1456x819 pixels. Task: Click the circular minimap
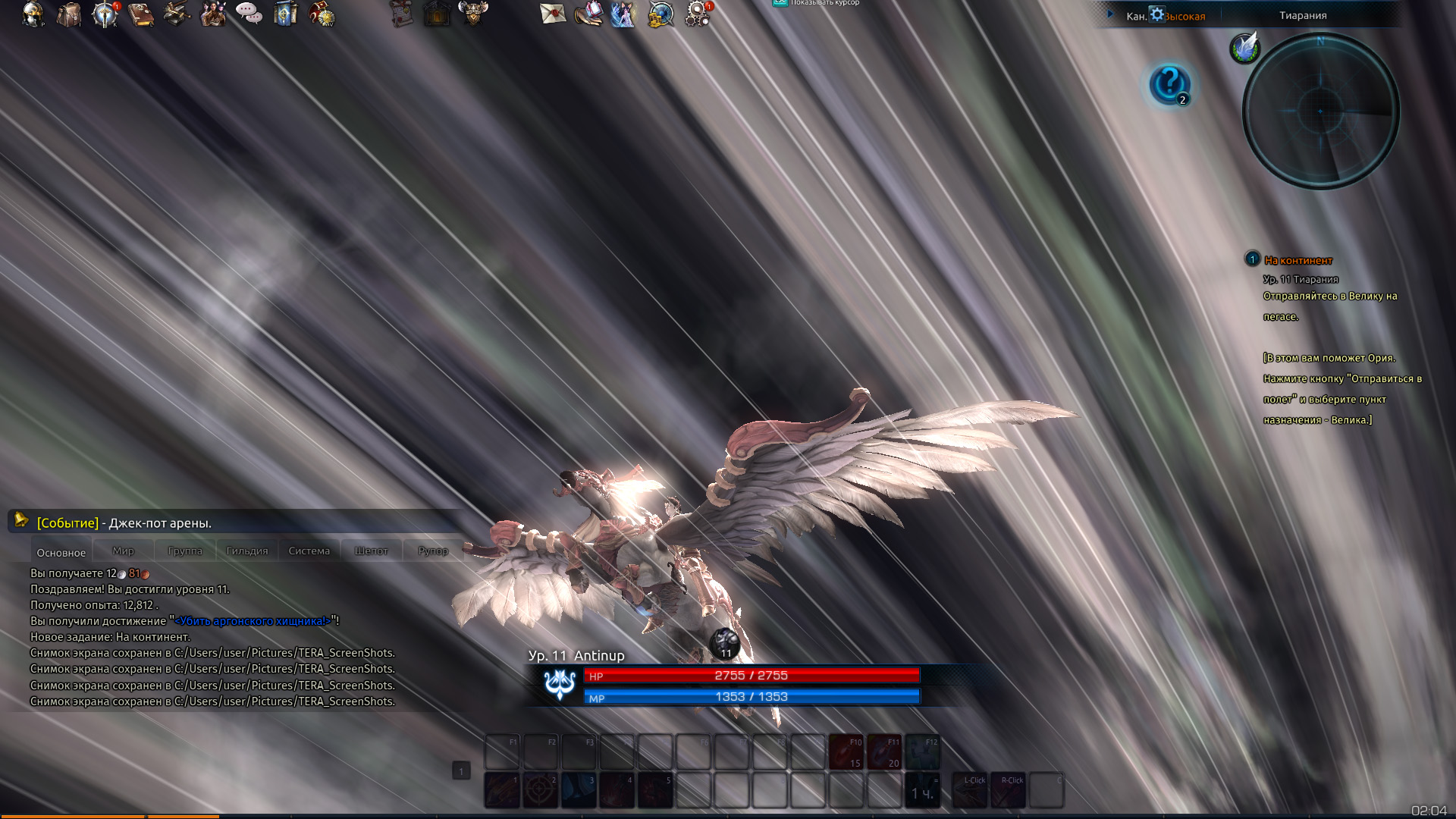click(1320, 111)
